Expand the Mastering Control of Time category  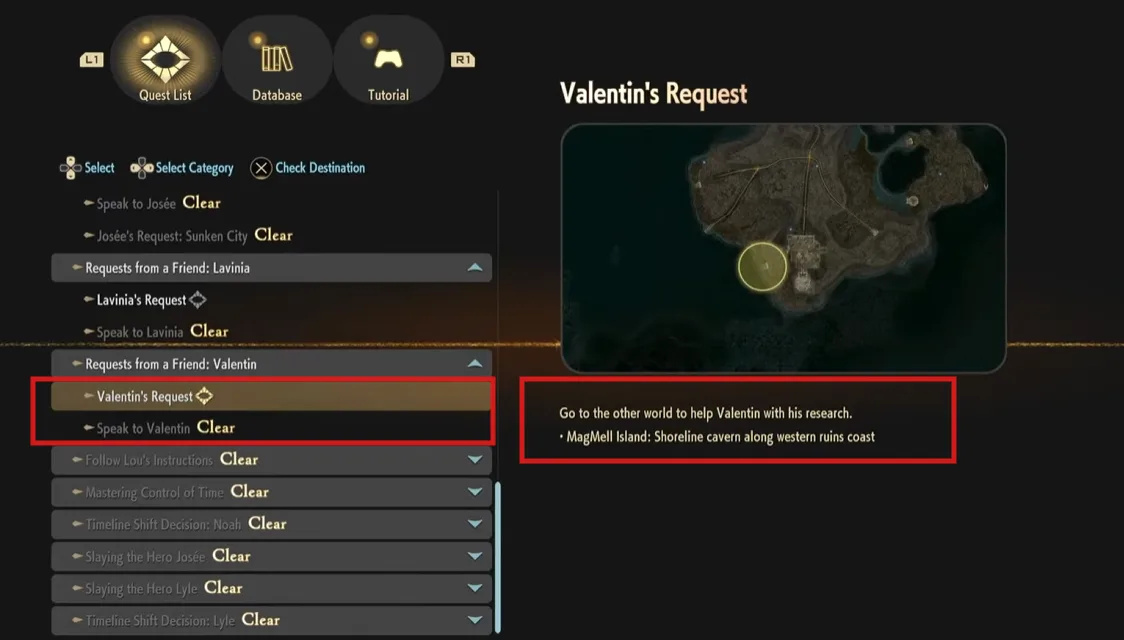(x=475, y=492)
